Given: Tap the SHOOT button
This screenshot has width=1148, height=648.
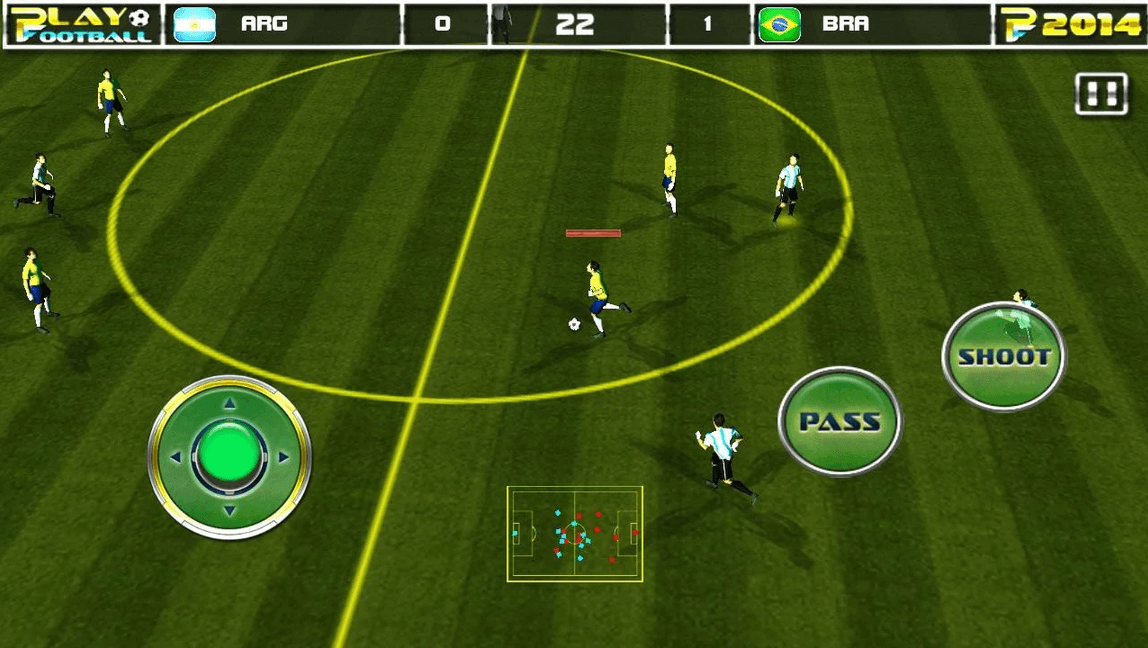Looking at the screenshot, I should pos(1003,357).
